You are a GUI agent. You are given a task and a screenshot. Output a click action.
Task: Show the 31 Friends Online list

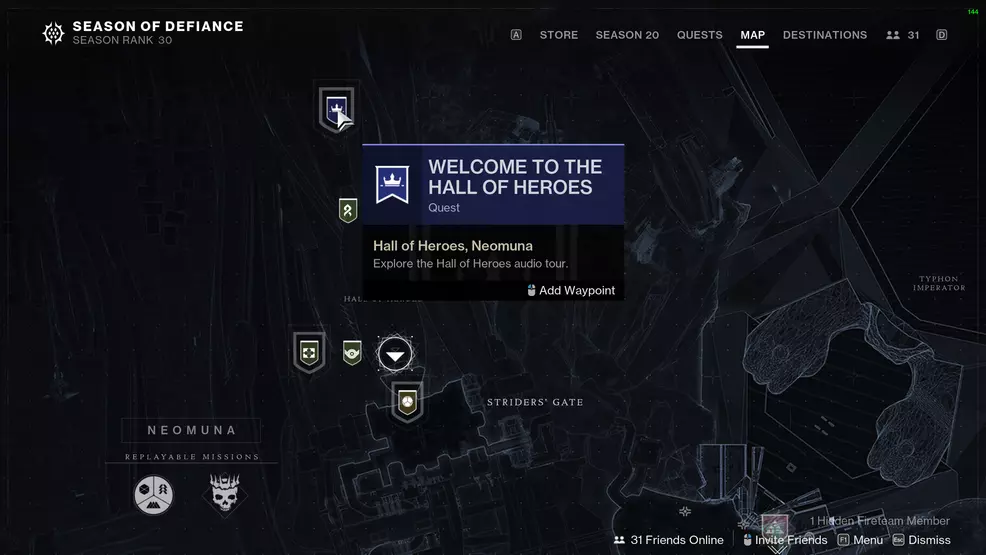[668, 540]
